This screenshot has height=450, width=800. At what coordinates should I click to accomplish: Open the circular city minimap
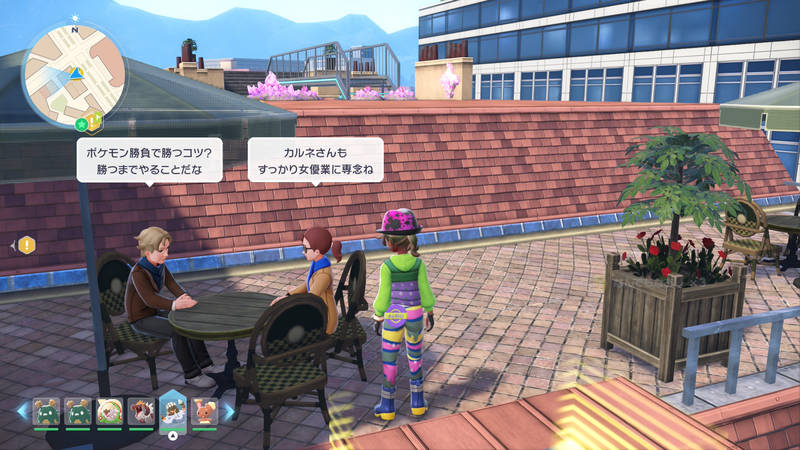coord(73,73)
